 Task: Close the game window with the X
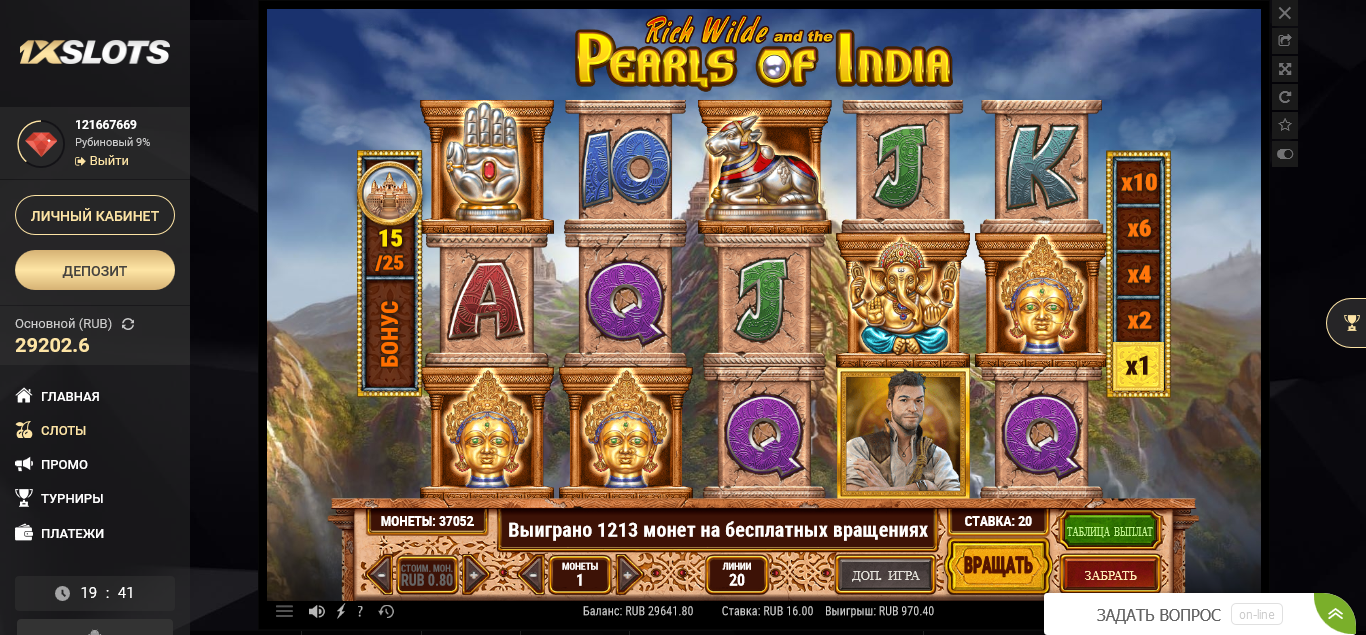click(1285, 13)
